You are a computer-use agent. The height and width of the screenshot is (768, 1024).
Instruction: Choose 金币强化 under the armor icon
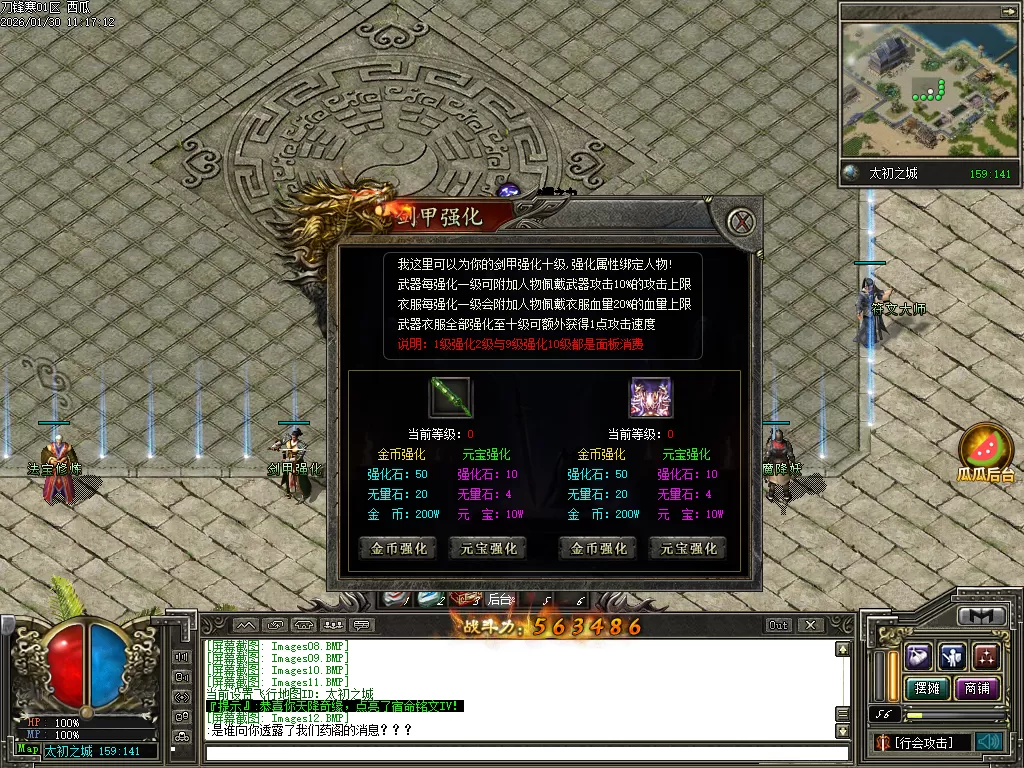point(598,548)
